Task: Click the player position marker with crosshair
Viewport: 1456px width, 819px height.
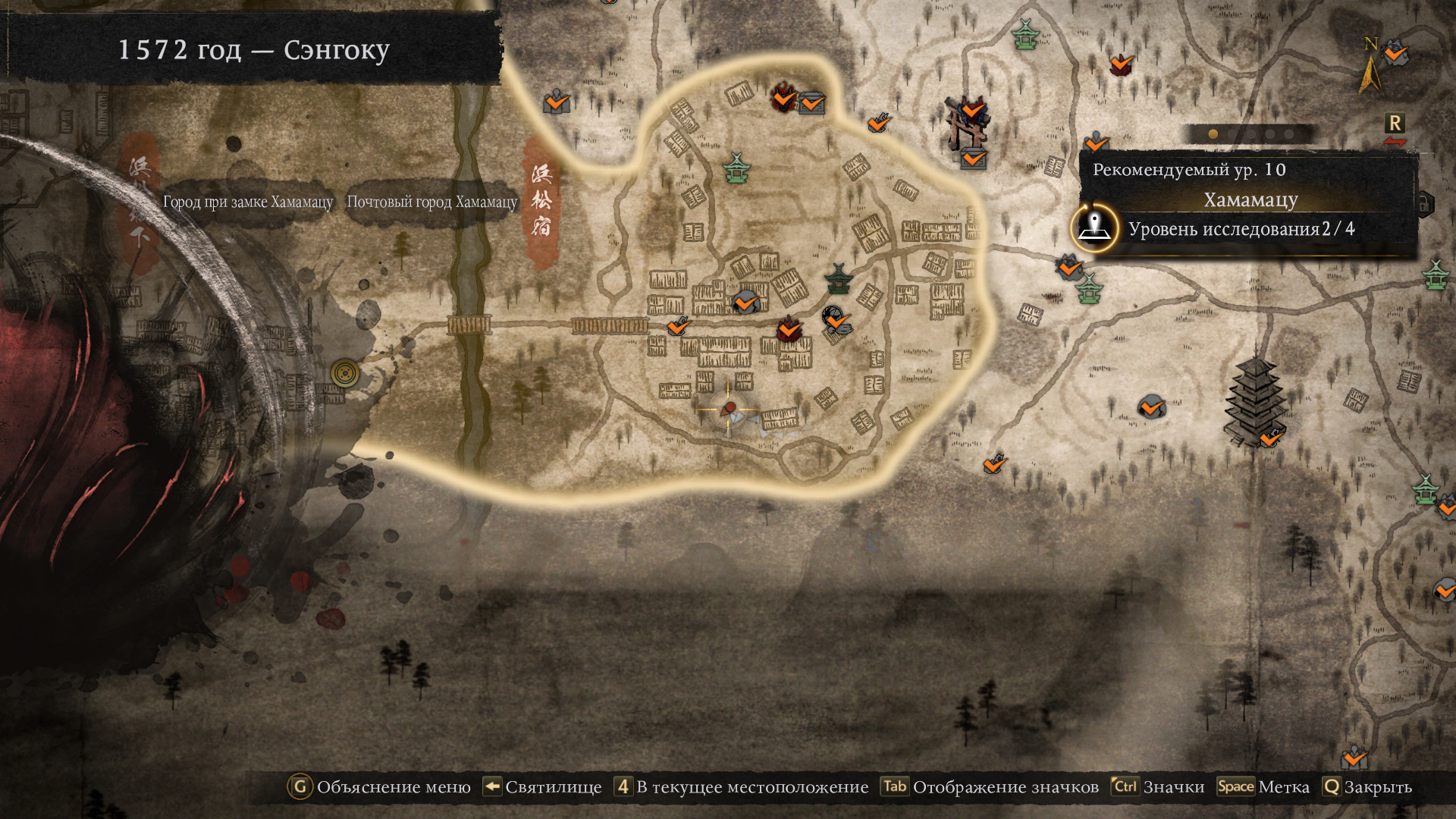Action: (x=728, y=409)
